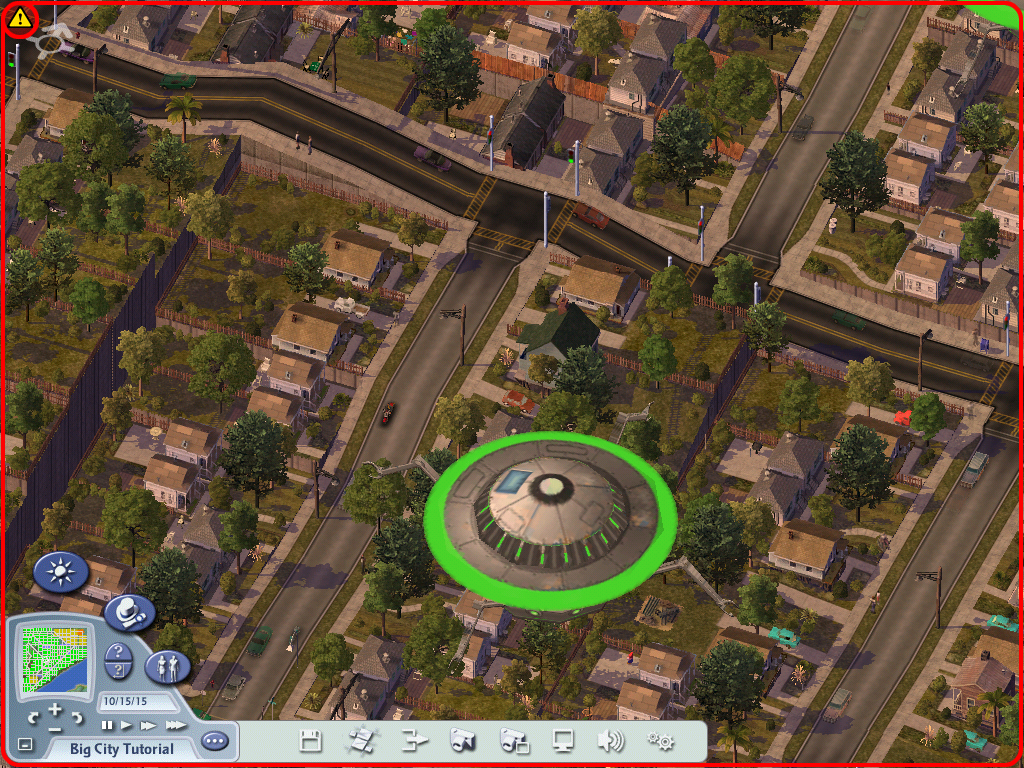Set simulation to normal play speed
Viewport: 1024px width, 768px height.
point(126,724)
